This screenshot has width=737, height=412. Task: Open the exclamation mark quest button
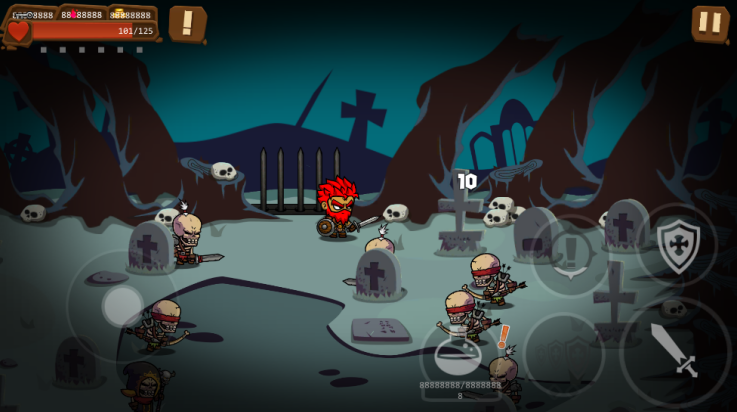click(x=187, y=23)
